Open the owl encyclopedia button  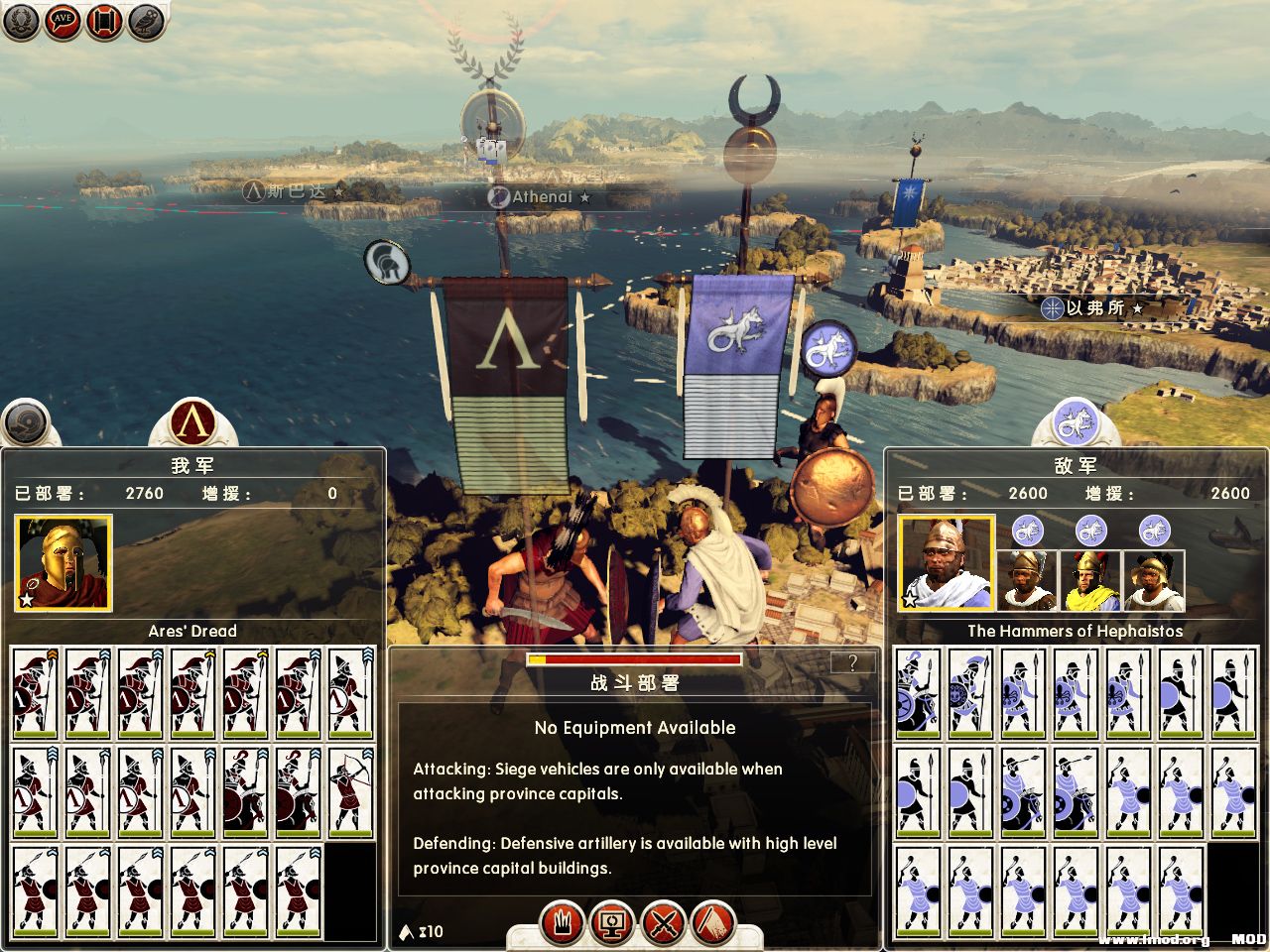[x=146, y=22]
